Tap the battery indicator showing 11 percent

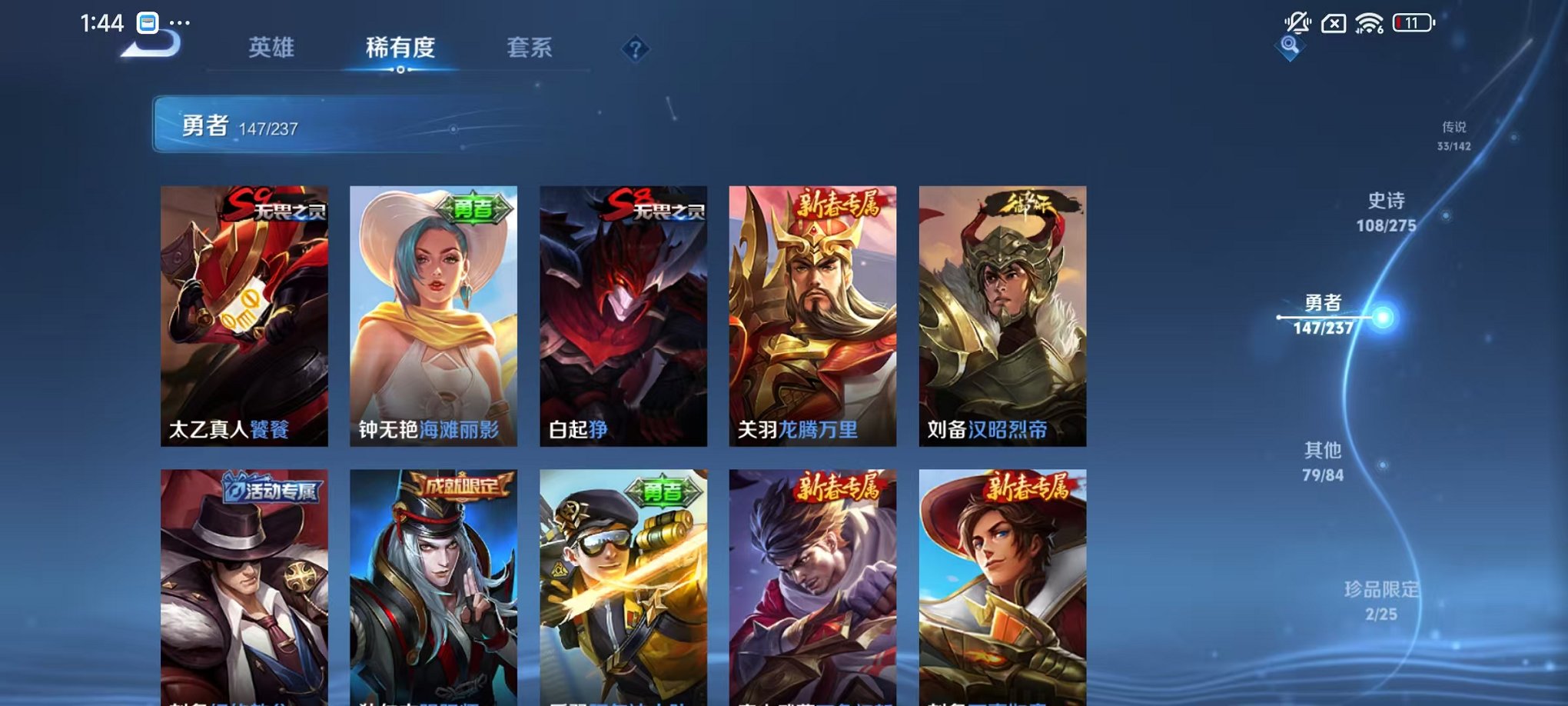click(1414, 21)
